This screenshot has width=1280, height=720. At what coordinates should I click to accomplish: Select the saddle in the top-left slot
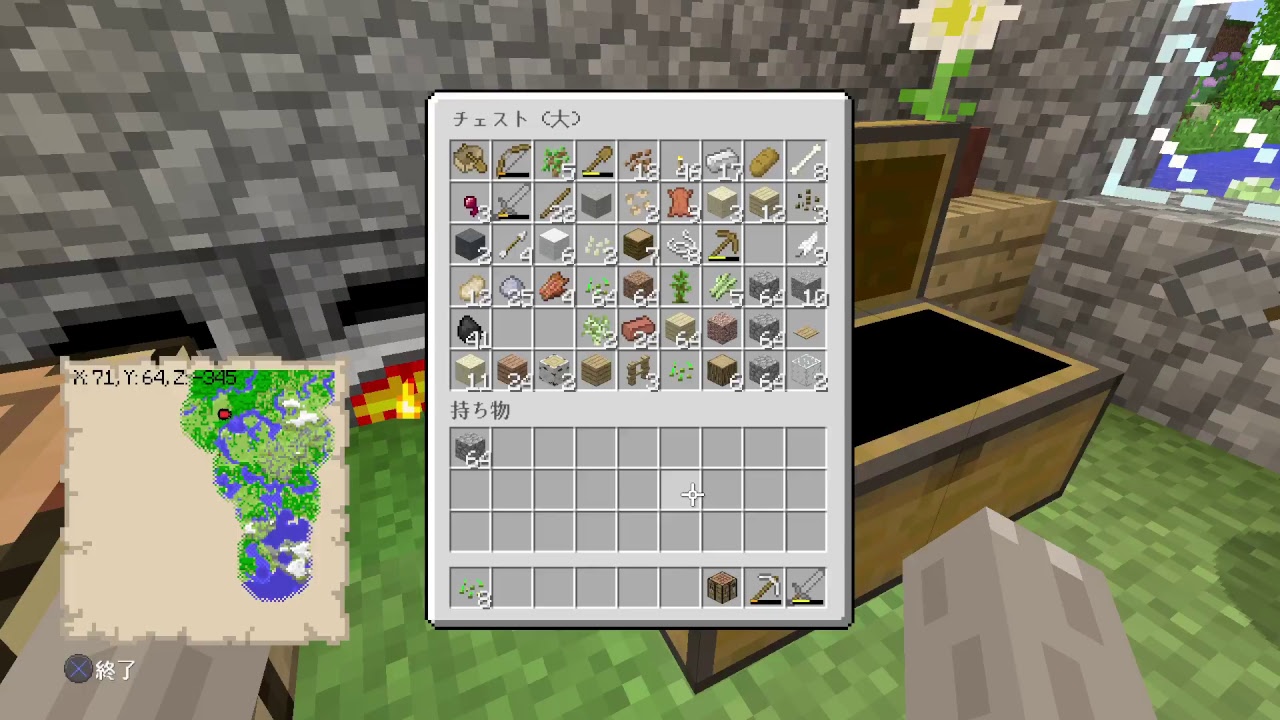pyautogui.click(x=470, y=160)
